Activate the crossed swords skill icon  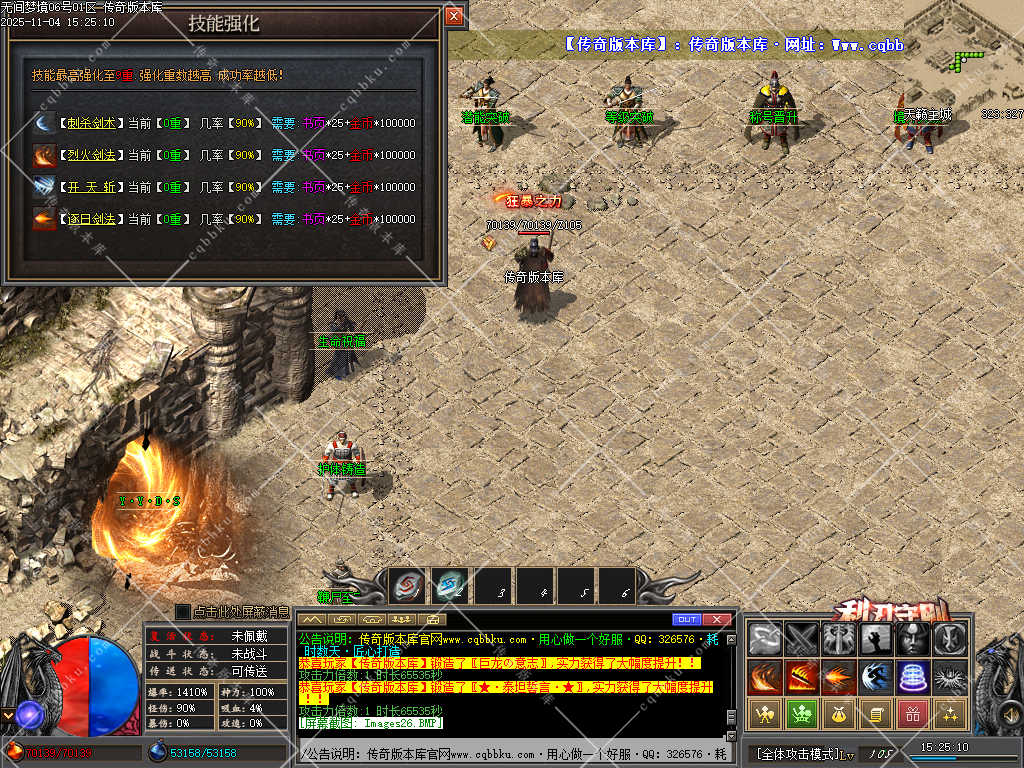[802, 639]
